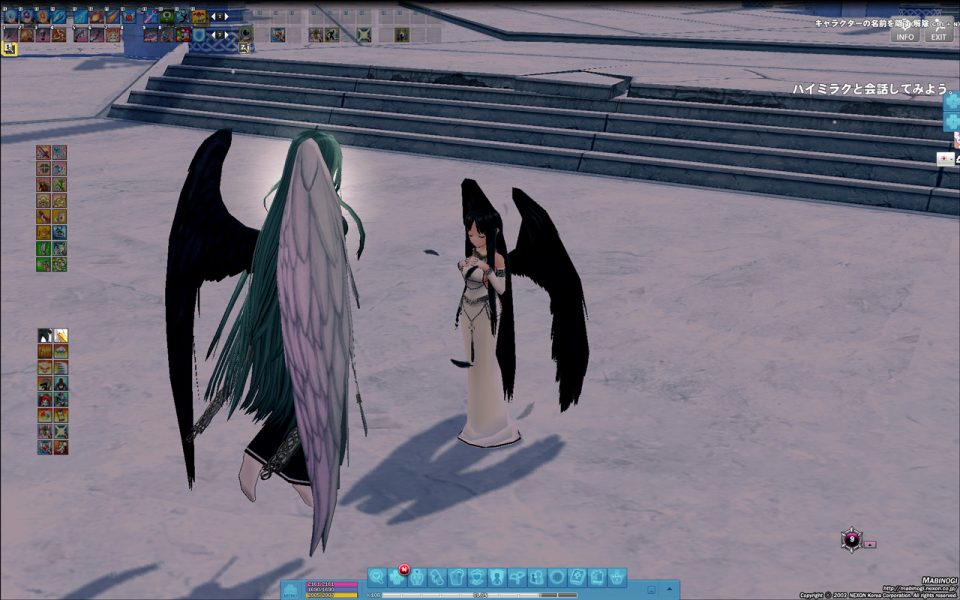The height and width of the screenshot is (600, 960).
Task: Click the small red dot flag icon at right edge
Action: (945, 158)
